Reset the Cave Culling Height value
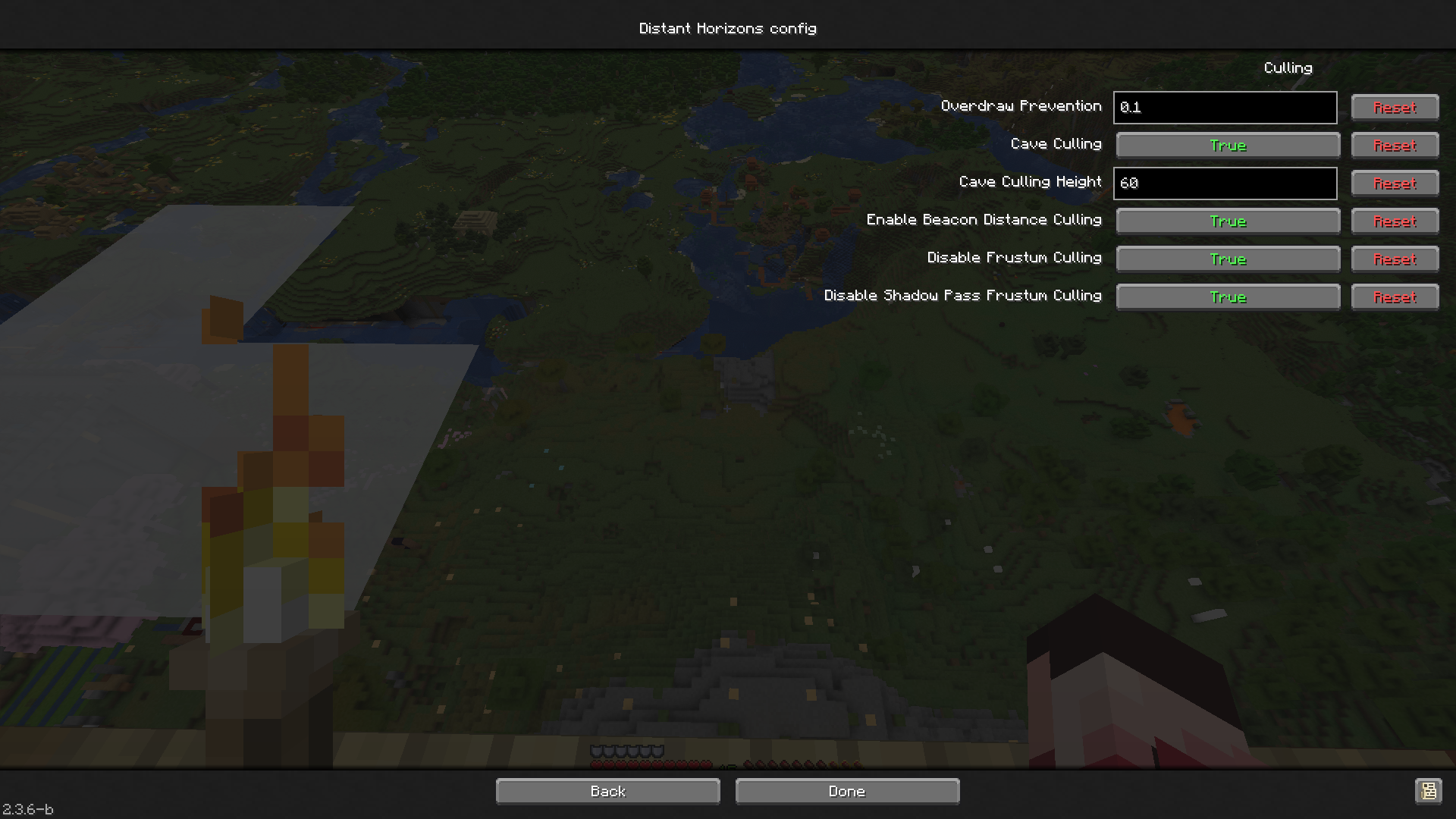1456x819 pixels. 1395,183
